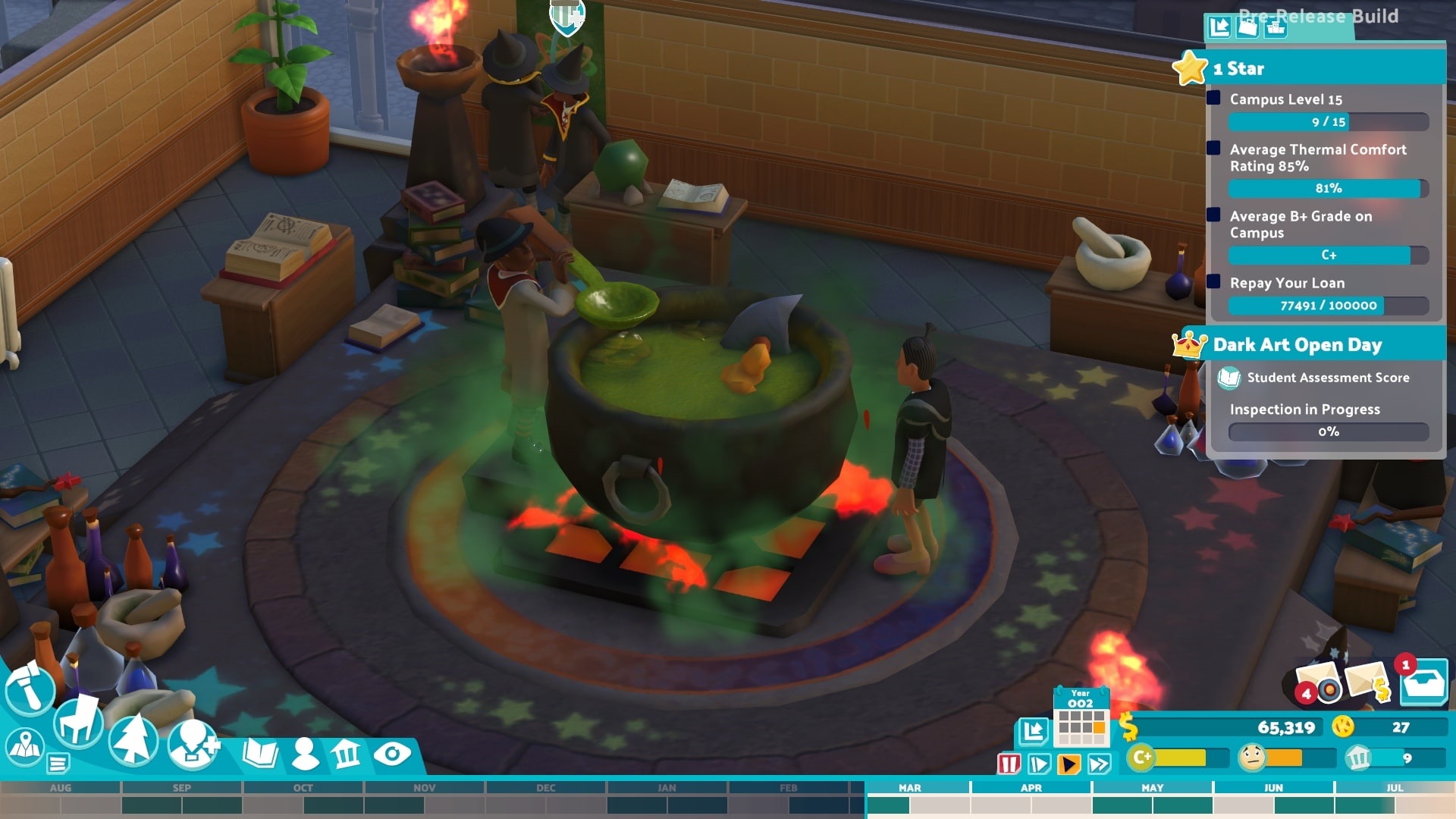The image size is (1456, 819).
Task: Open the hammer build-room tool
Action: 30,688
